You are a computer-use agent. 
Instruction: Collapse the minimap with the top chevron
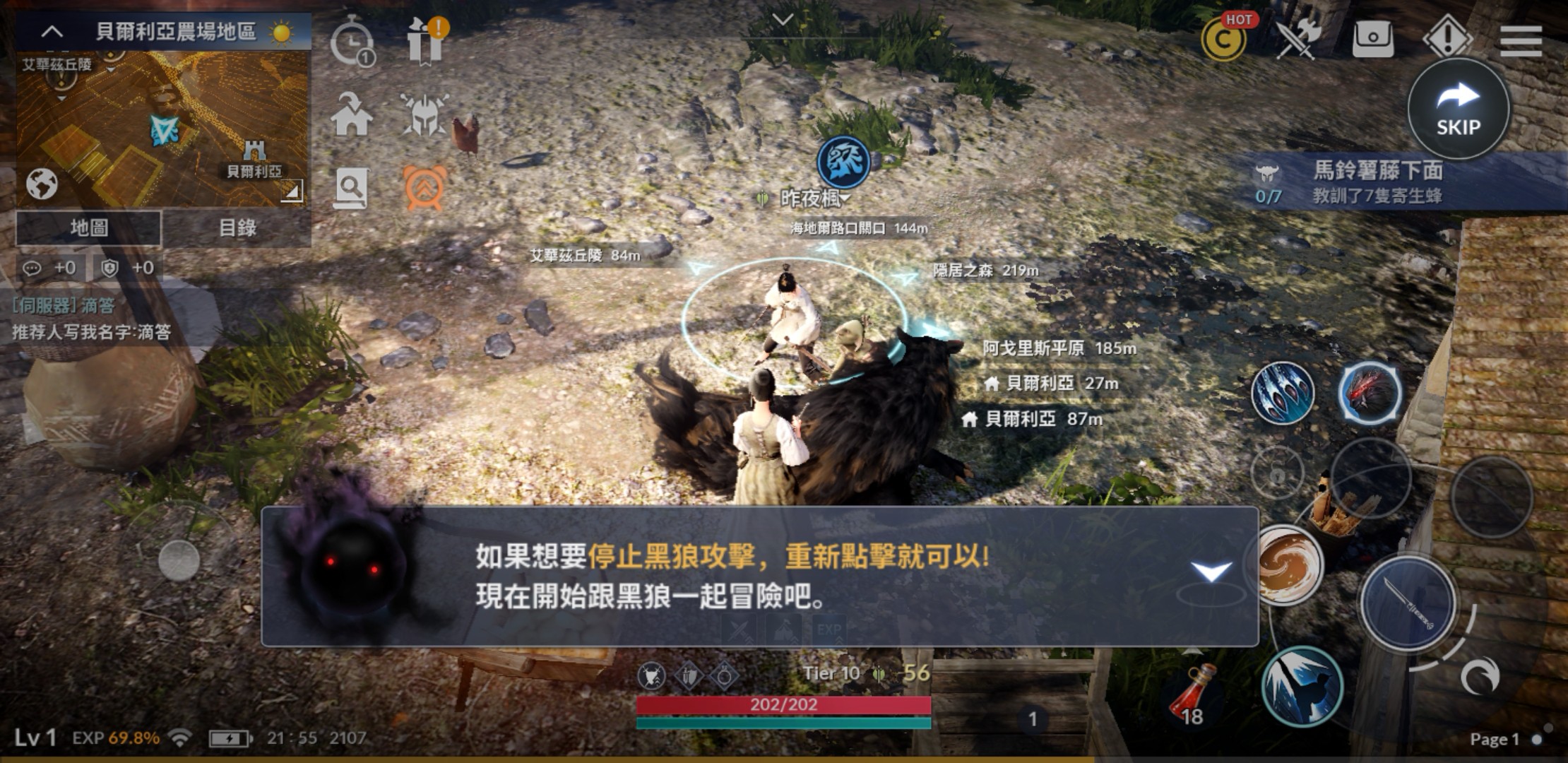tap(51, 31)
